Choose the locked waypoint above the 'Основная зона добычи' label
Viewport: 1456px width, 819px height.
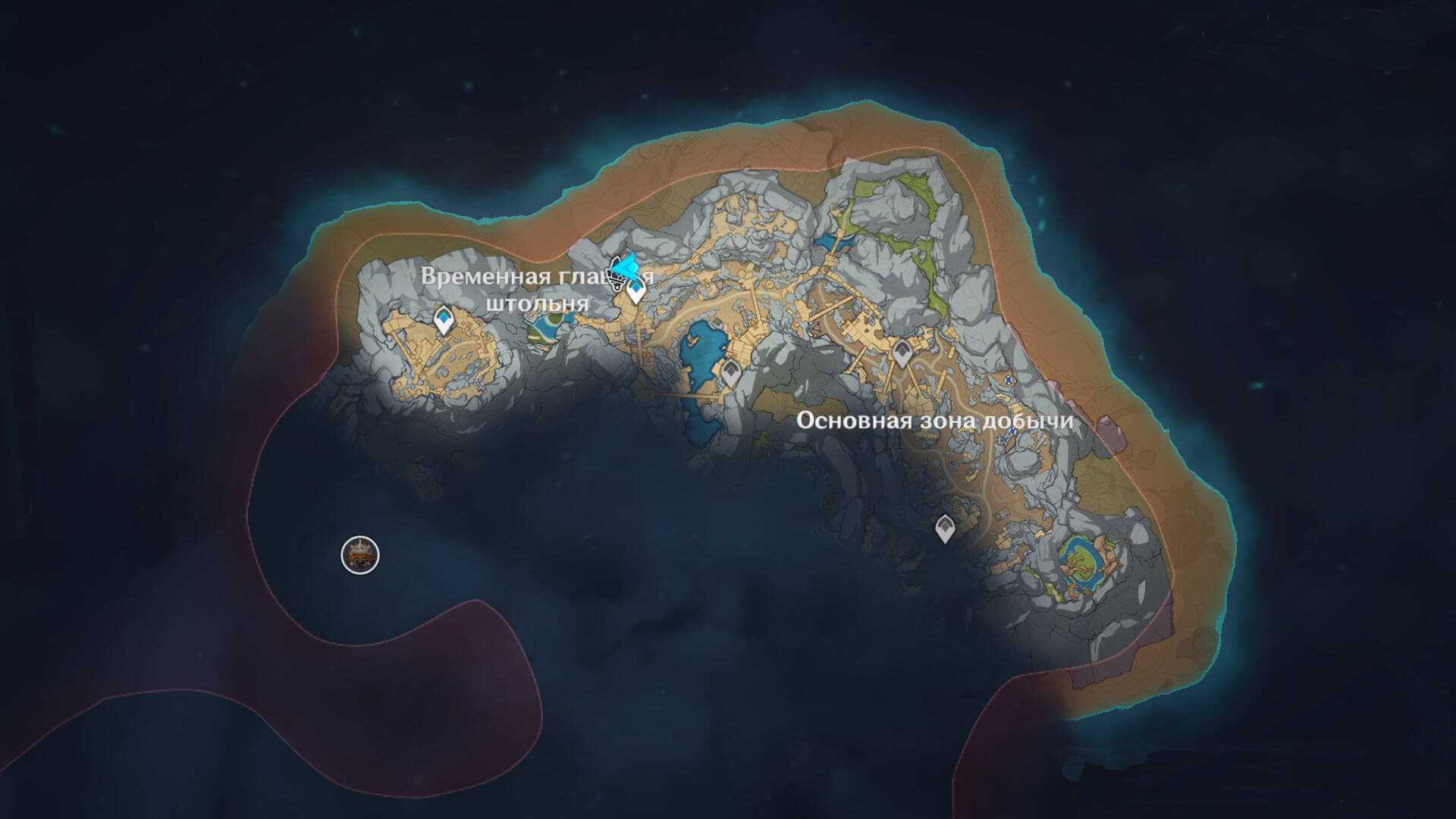pos(902,353)
